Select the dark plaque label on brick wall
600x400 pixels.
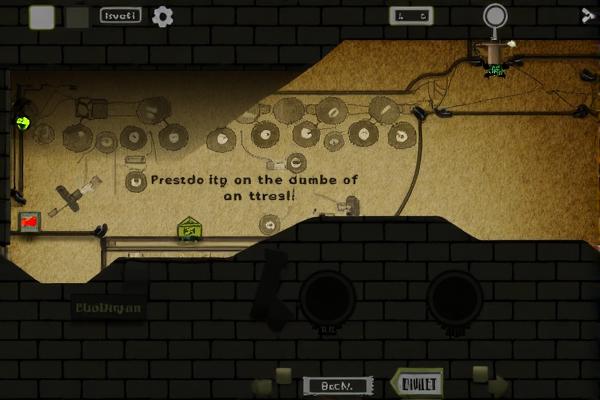108,308
